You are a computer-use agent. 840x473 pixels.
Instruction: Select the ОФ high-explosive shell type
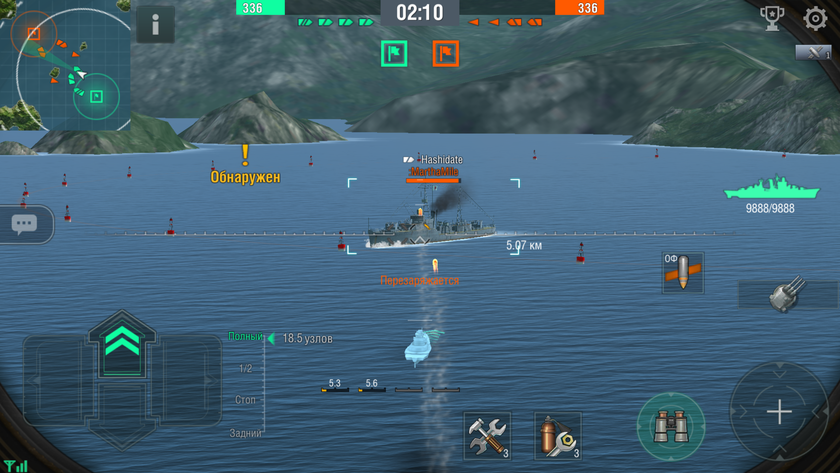pyautogui.click(x=683, y=272)
